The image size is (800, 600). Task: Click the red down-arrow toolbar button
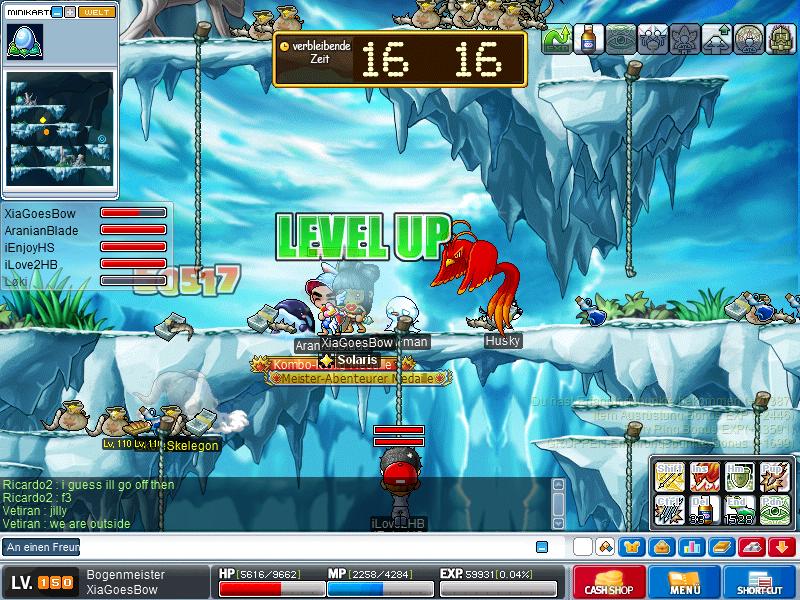[783, 547]
